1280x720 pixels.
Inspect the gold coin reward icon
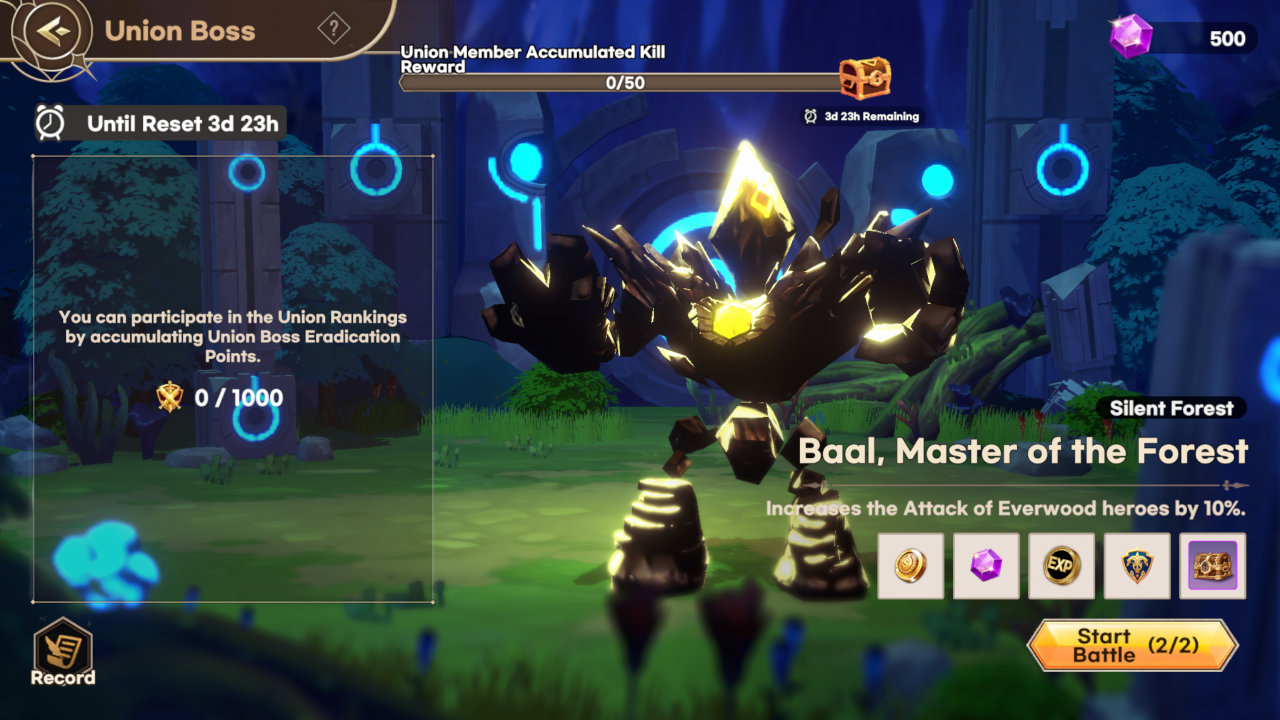910,566
